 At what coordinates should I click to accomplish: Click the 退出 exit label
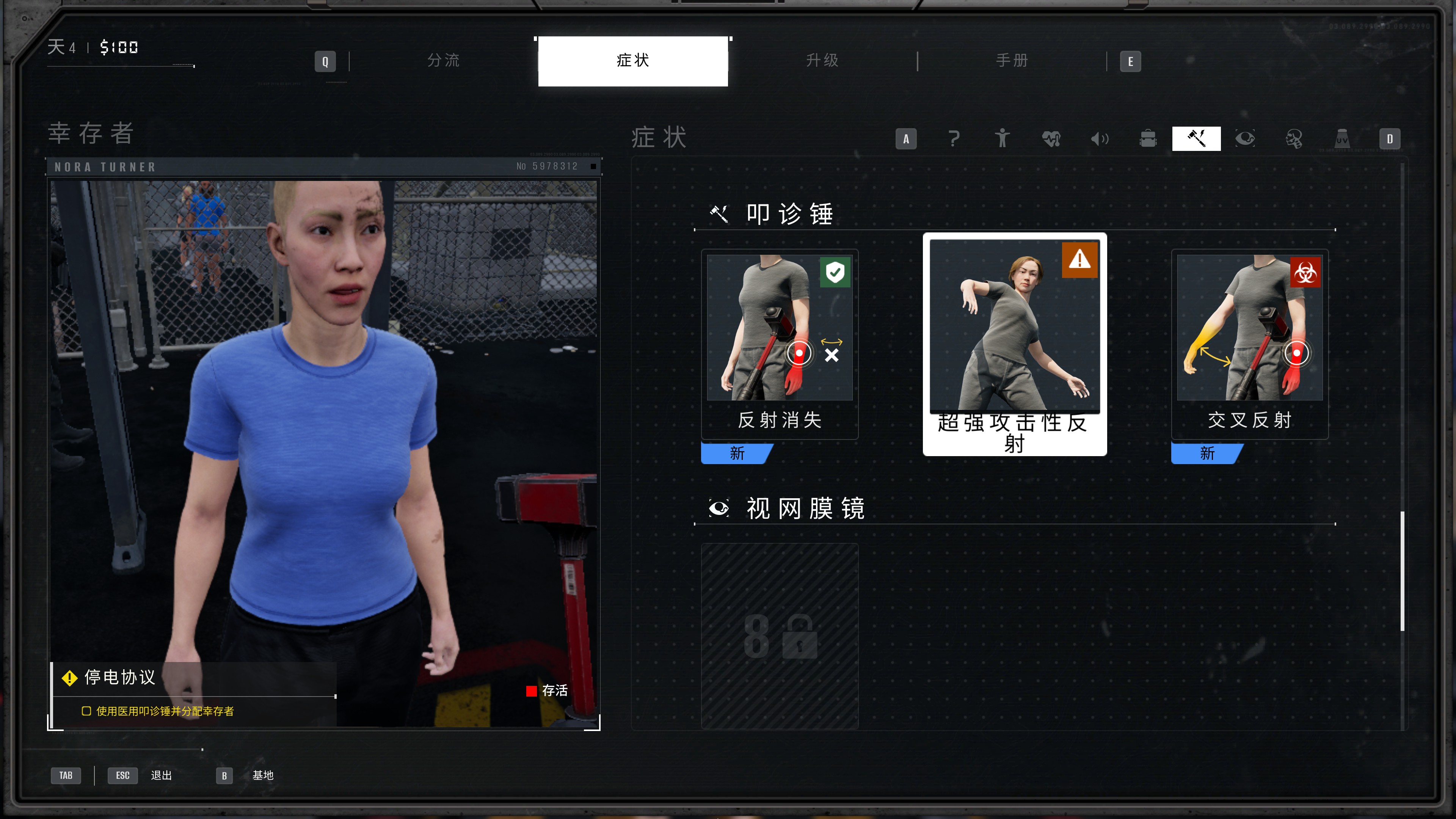pyautogui.click(x=161, y=775)
